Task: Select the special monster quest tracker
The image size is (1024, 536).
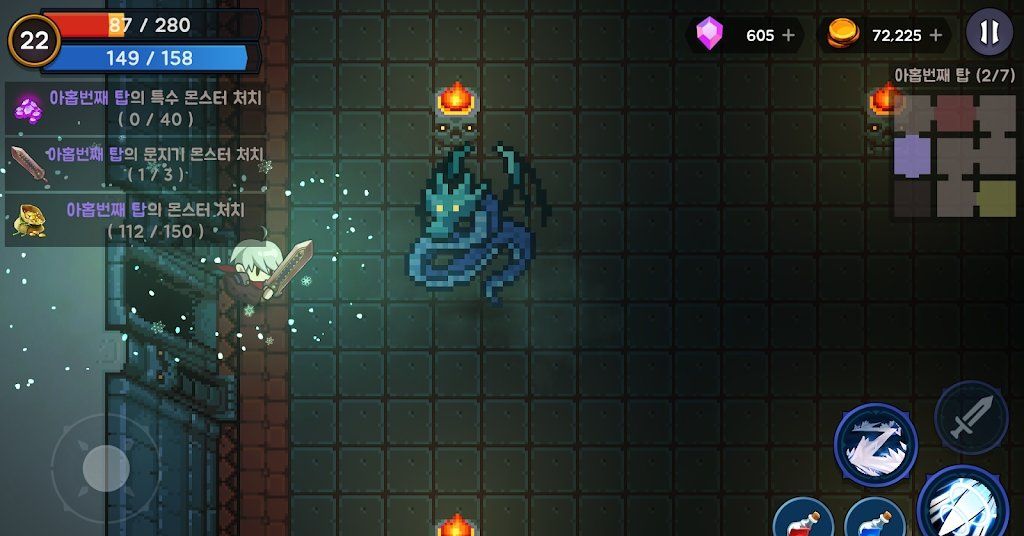Action: click(x=136, y=108)
